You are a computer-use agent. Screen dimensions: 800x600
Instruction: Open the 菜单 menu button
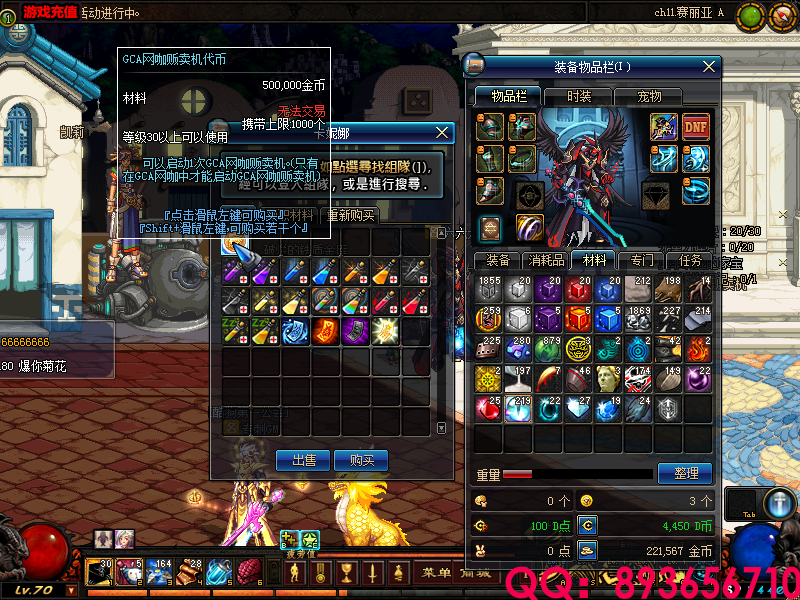point(435,573)
